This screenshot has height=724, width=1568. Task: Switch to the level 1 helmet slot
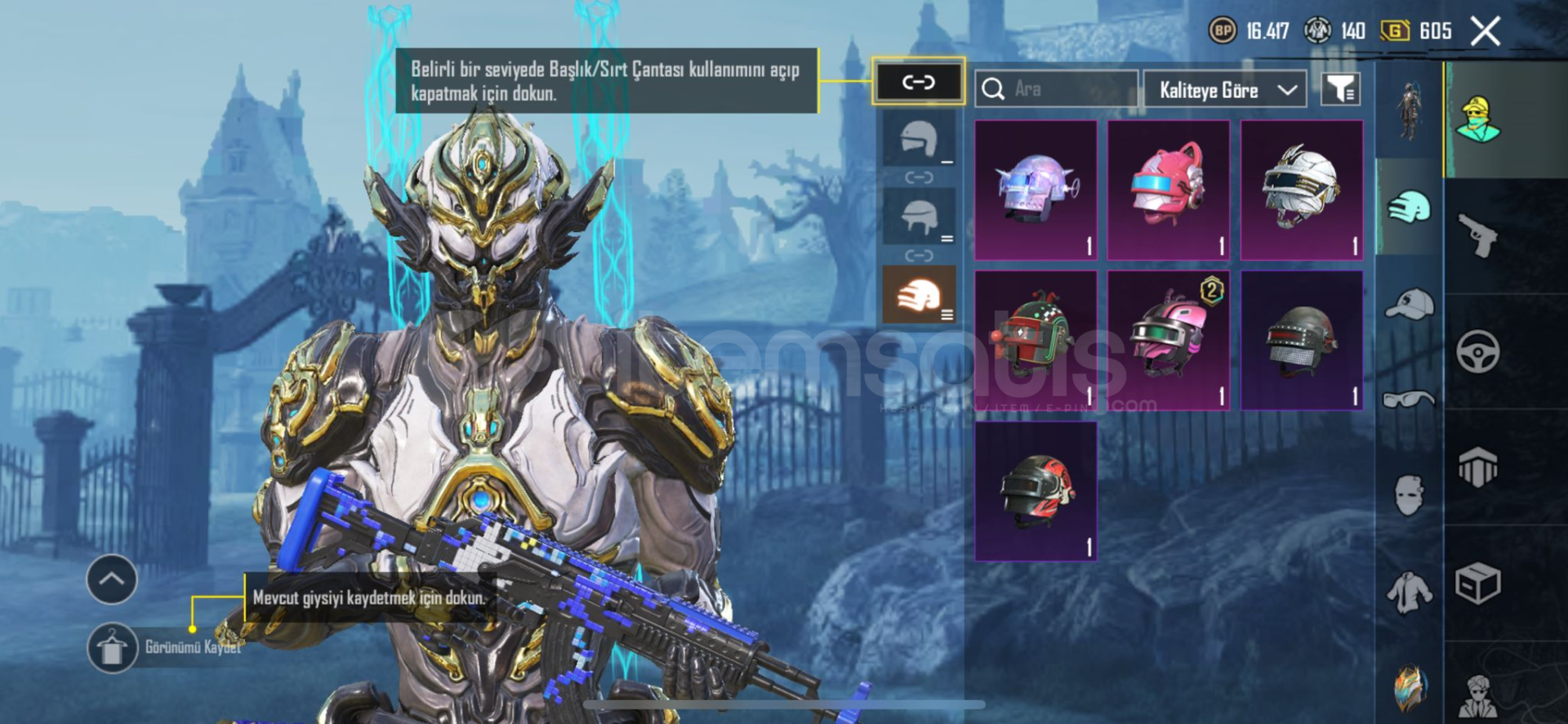click(919, 140)
